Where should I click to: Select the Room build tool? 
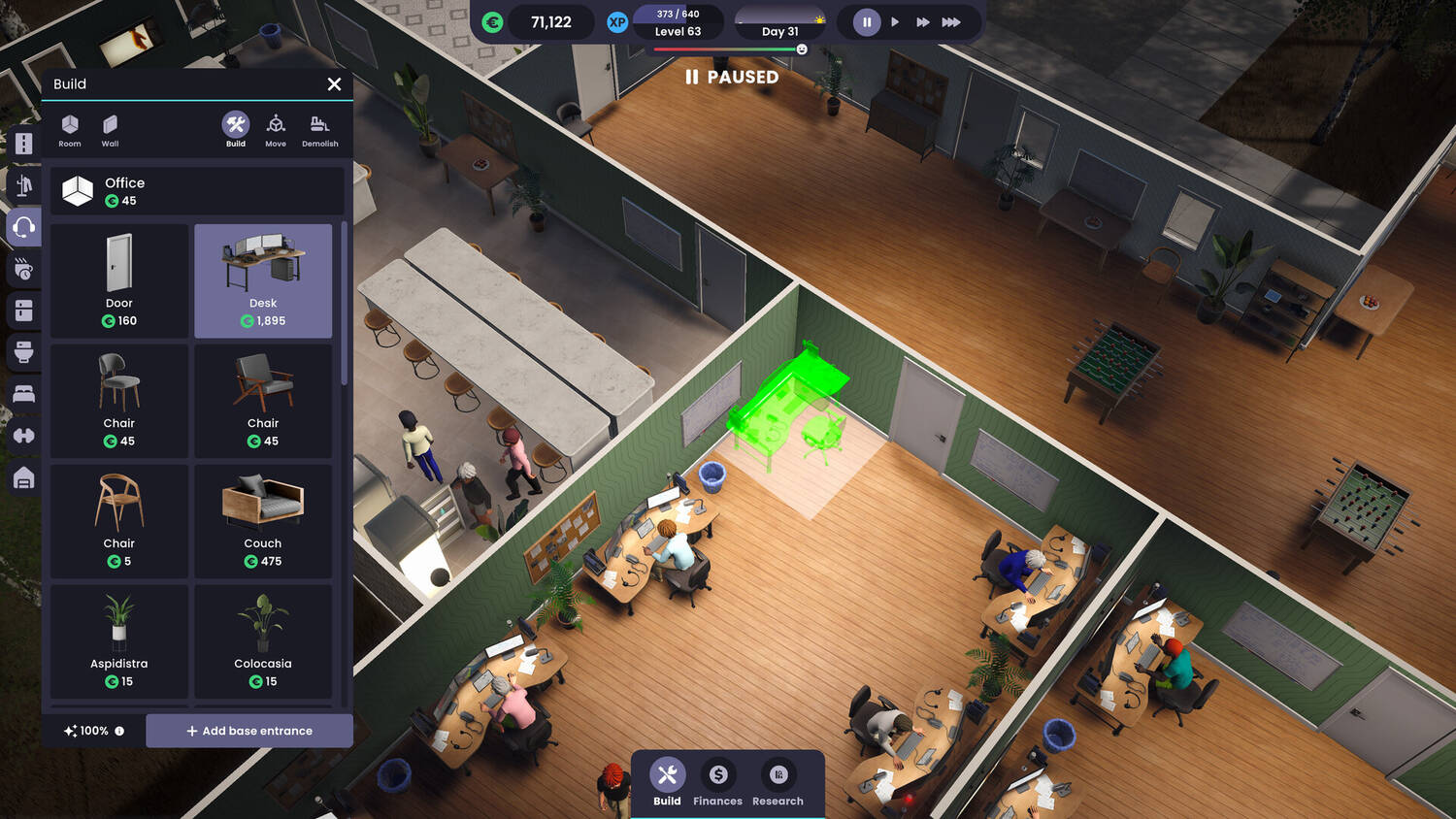pyautogui.click(x=70, y=130)
